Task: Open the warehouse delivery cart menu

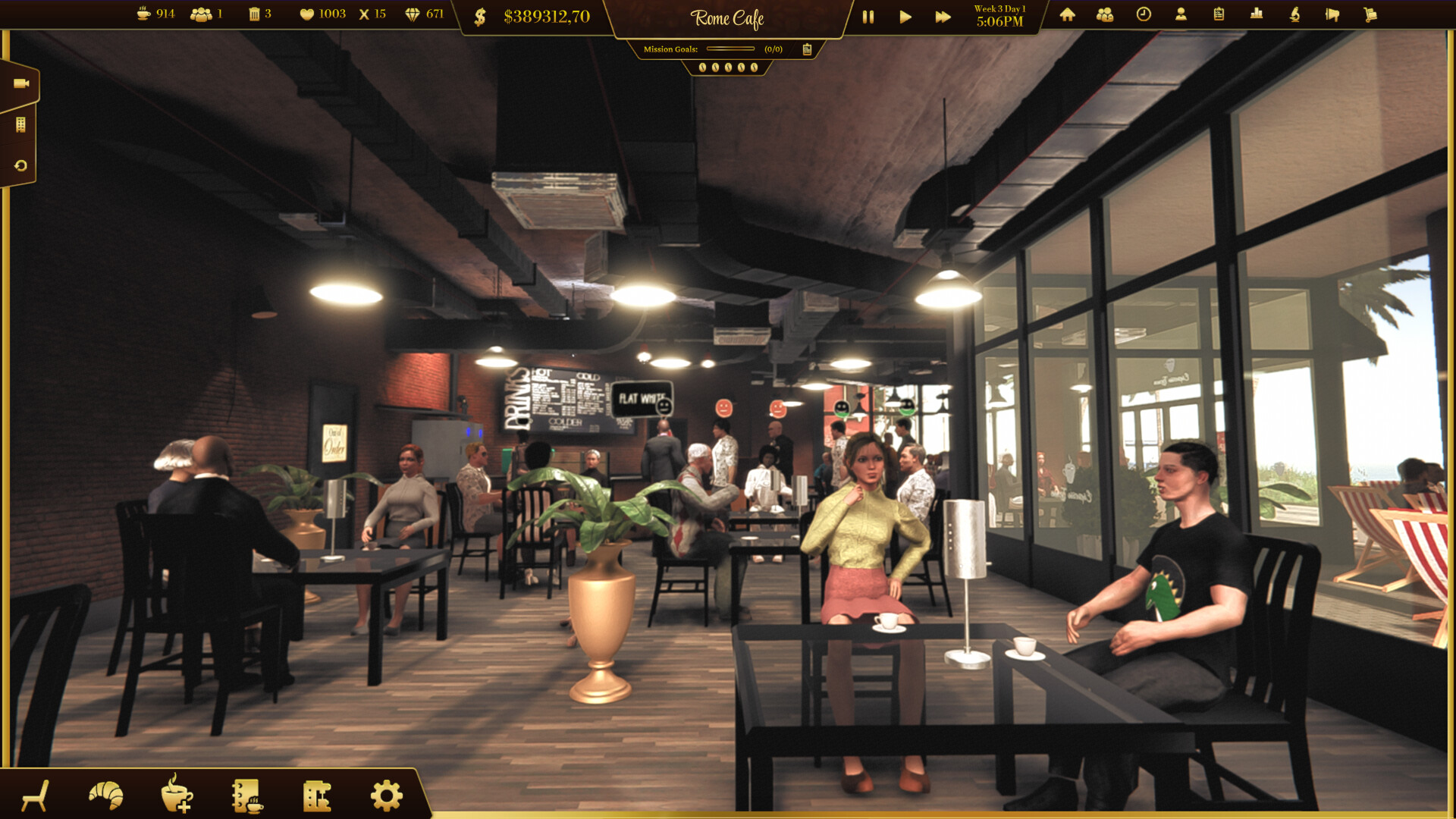Action: tap(1370, 15)
